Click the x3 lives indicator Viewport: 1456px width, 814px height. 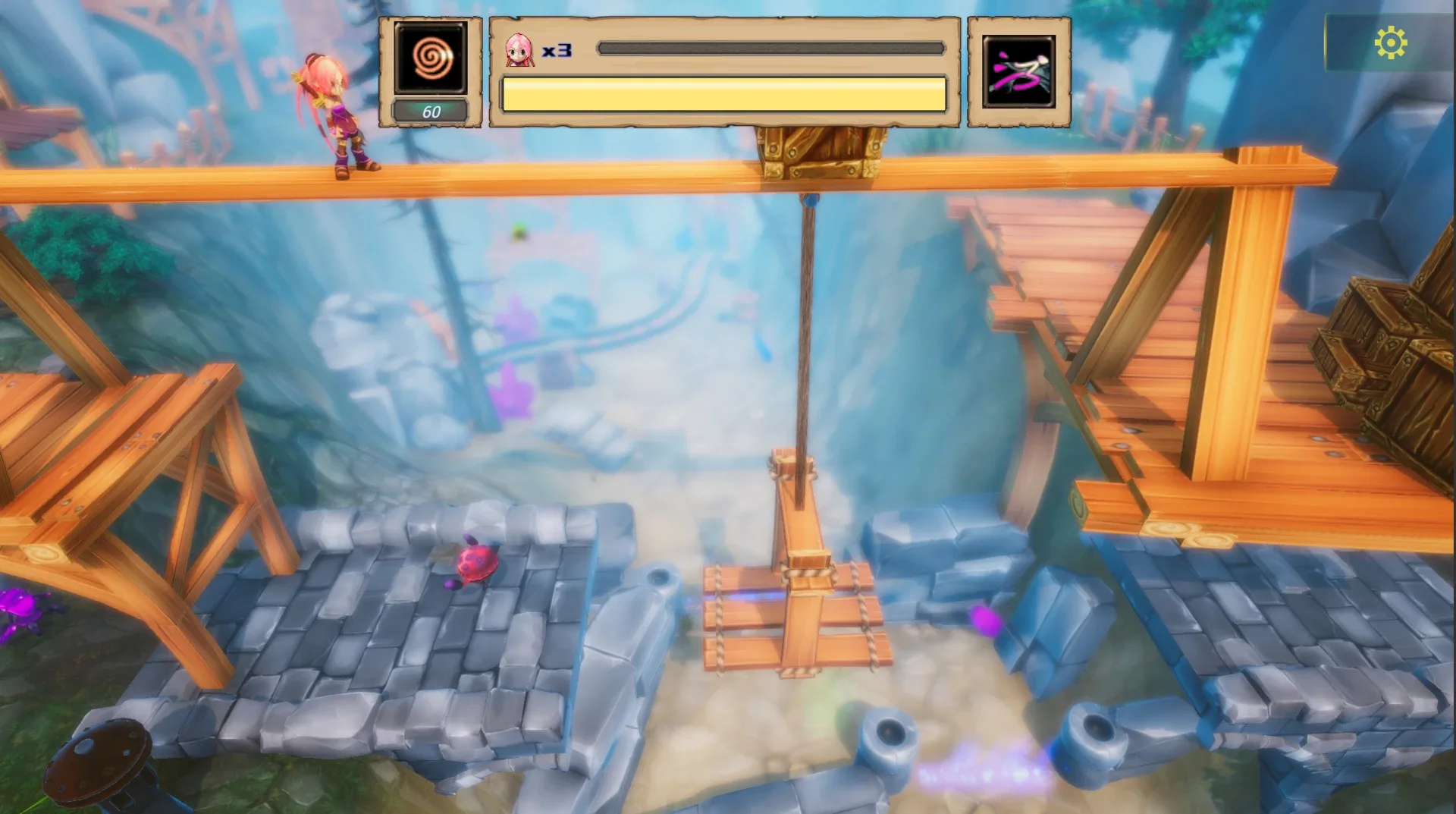(558, 51)
